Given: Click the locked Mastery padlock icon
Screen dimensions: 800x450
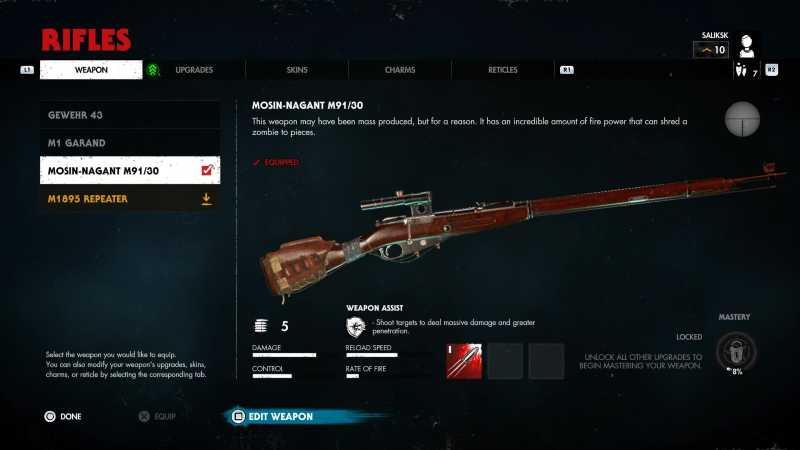Looking at the screenshot, I should 736,351.
